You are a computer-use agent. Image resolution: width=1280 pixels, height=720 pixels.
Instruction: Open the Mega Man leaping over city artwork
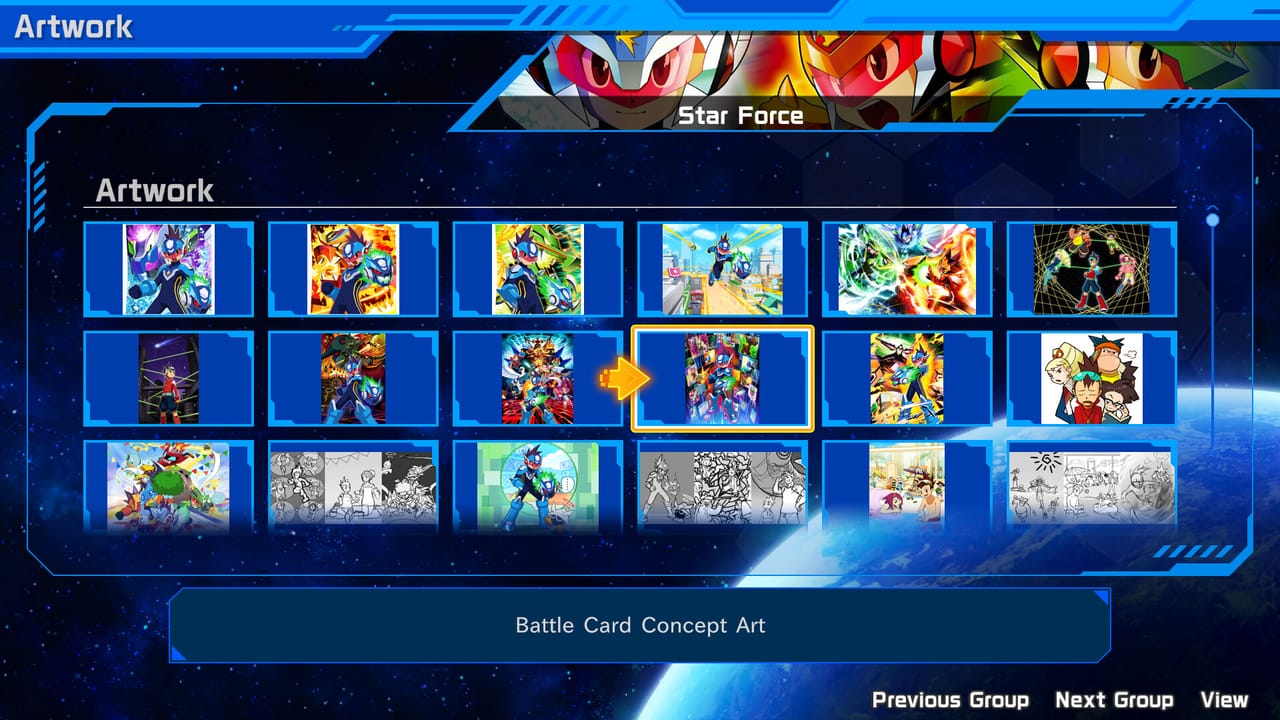721,270
